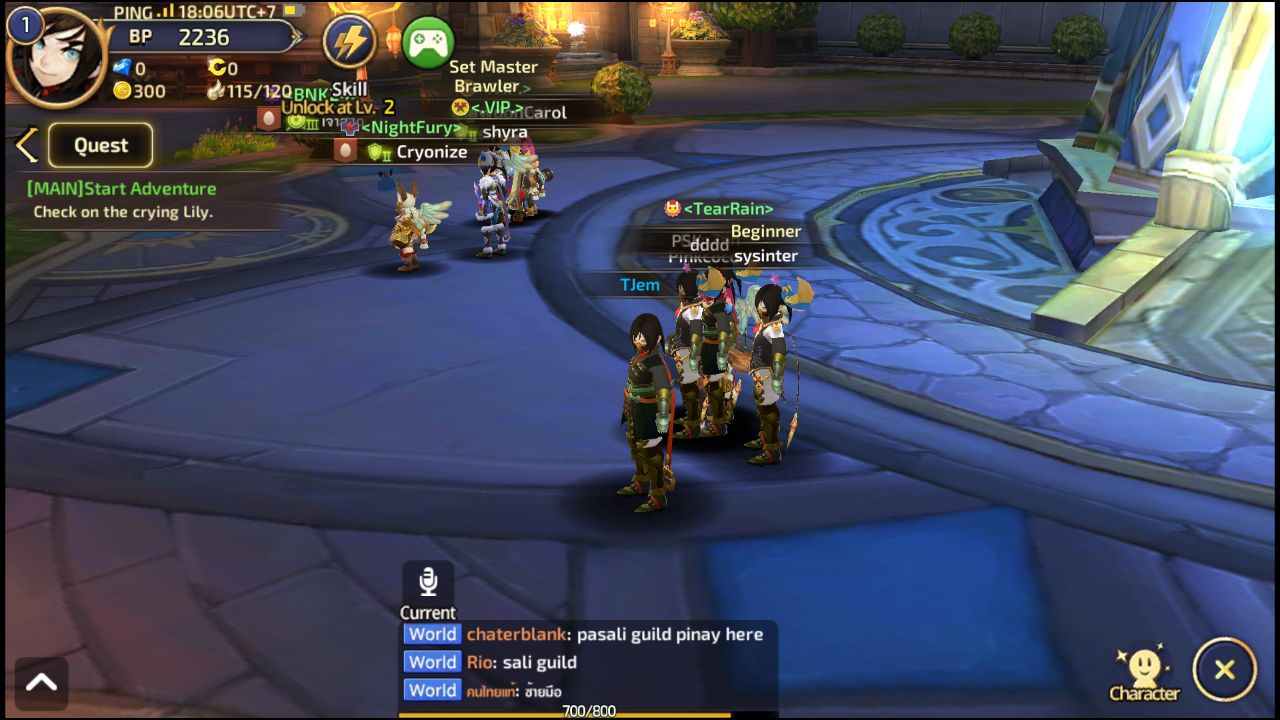
Task: Switch the Current chat channel
Action: click(x=428, y=612)
